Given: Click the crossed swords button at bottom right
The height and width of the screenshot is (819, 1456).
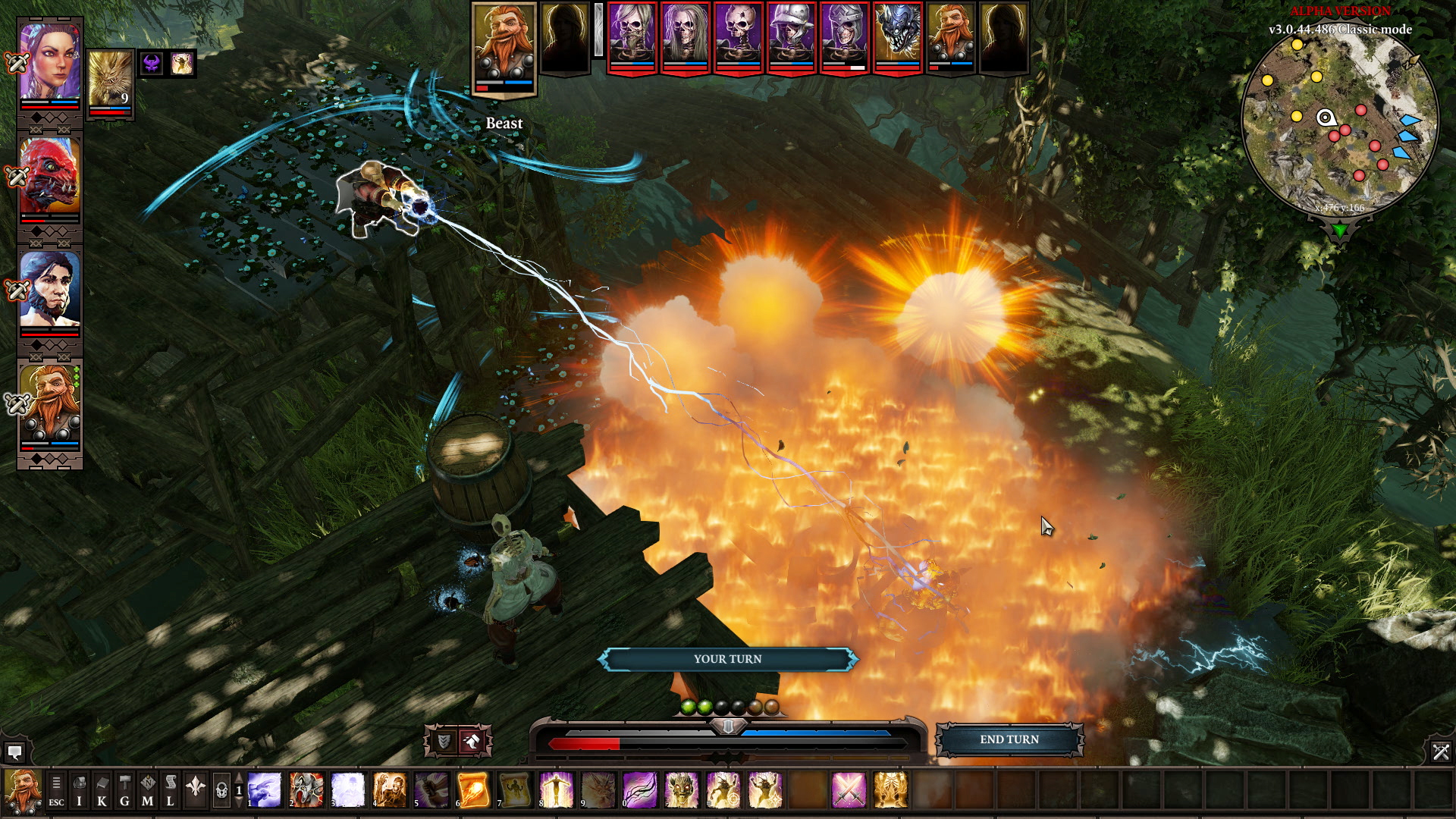Looking at the screenshot, I should tap(1440, 752).
